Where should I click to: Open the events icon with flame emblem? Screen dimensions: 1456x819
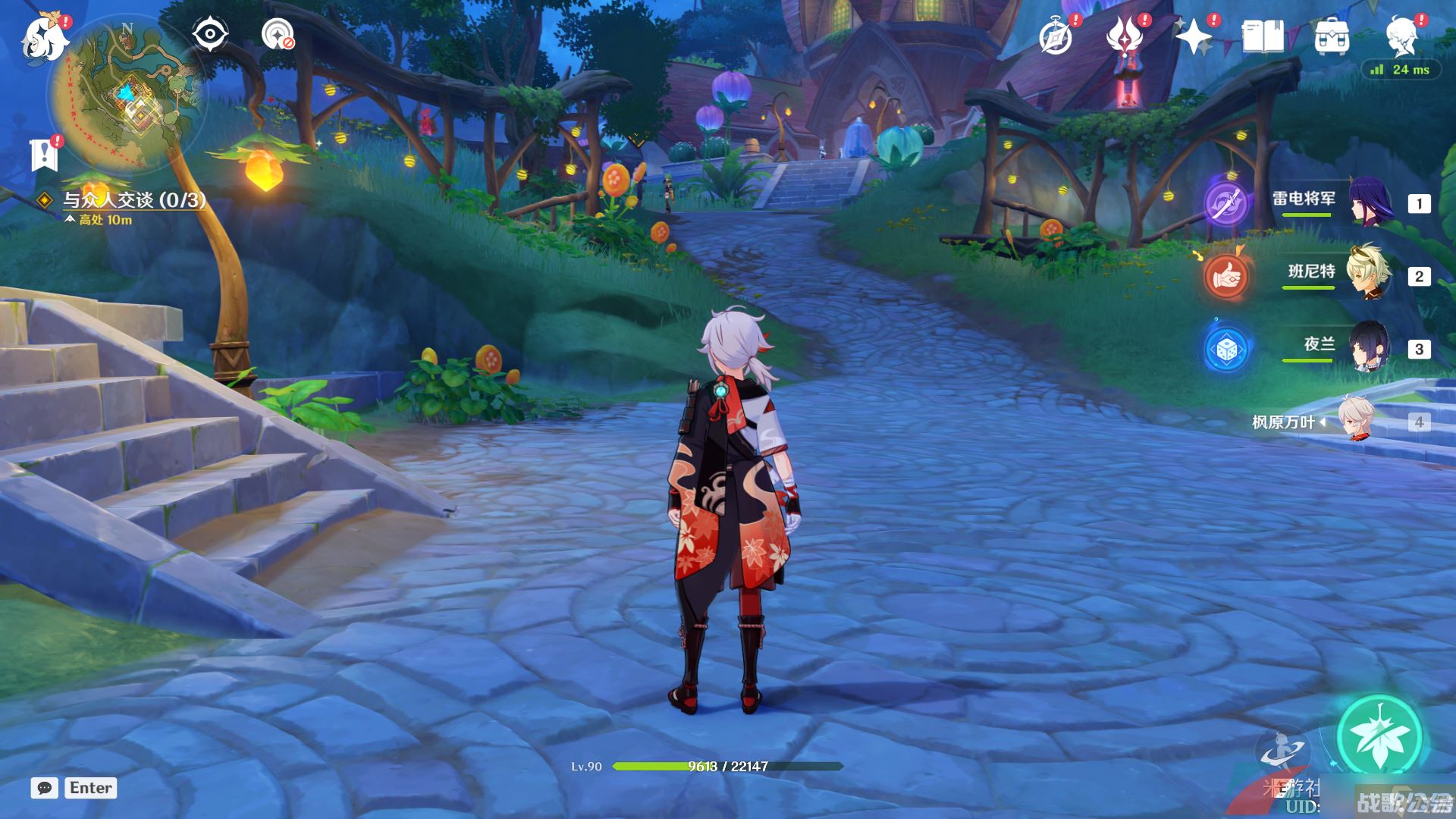[x=1125, y=36]
